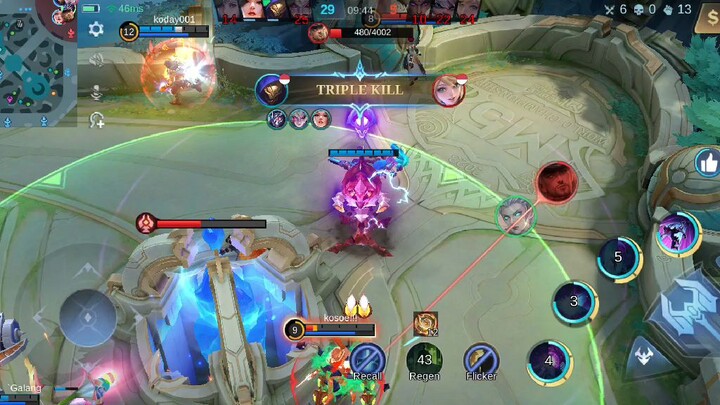Use the orange equipment item icon

[x=424, y=322]
